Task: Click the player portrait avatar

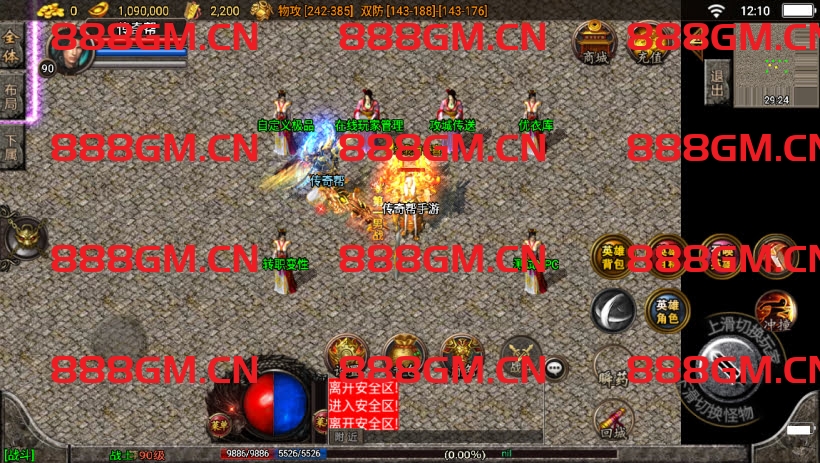Action: tap(67, 50)
